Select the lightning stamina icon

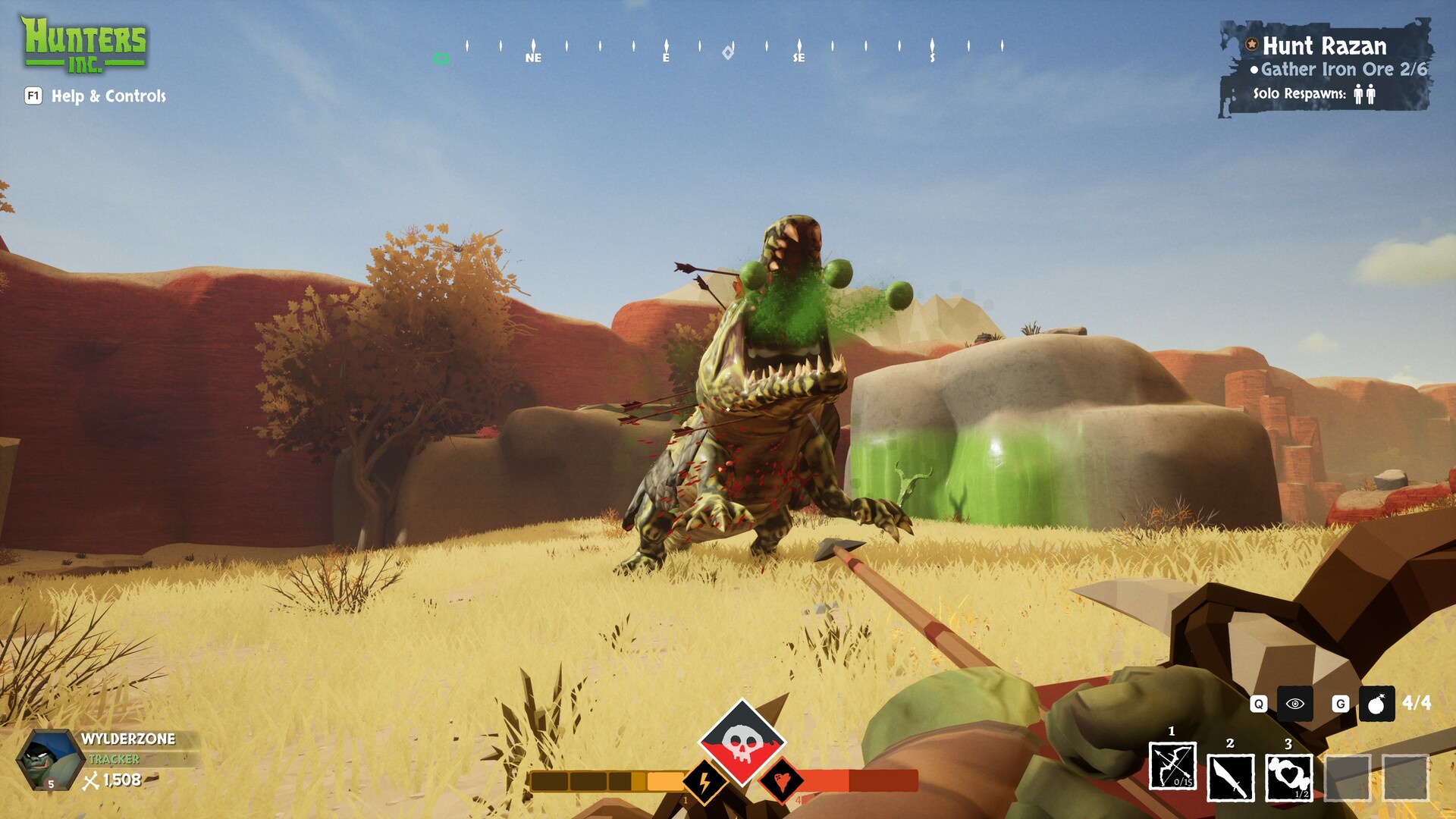coord(704,783)
